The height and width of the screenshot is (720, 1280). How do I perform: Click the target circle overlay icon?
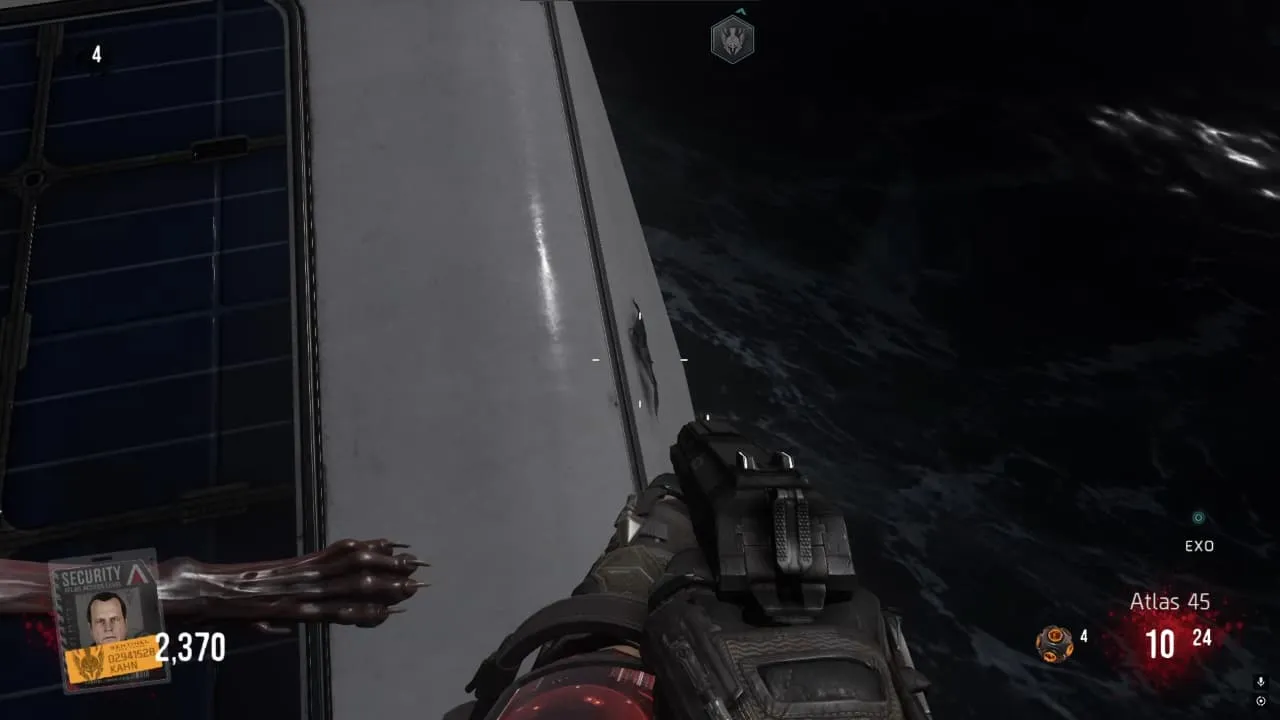click(1260, 700)
